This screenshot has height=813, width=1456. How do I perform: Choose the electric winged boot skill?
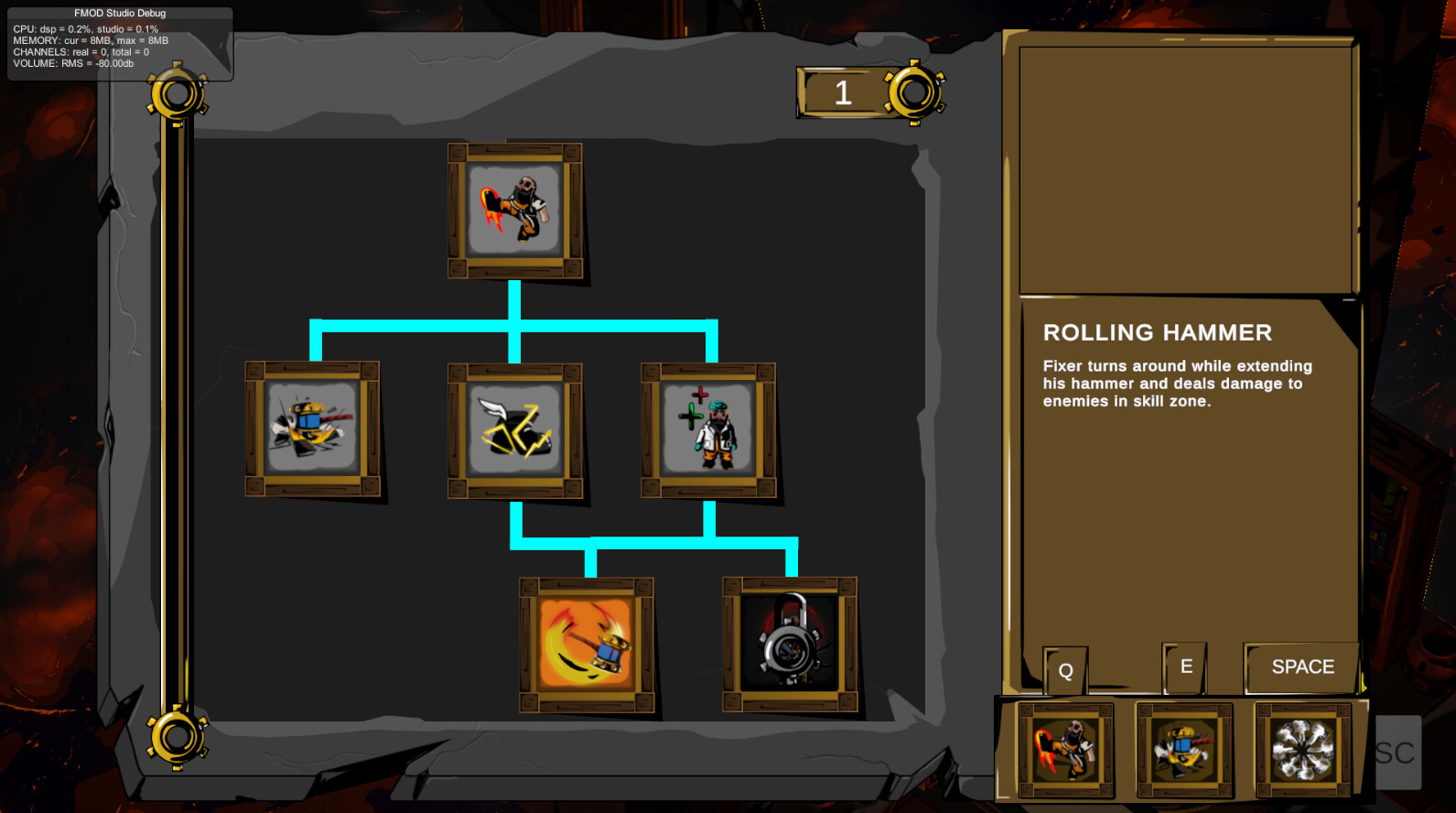515,430
